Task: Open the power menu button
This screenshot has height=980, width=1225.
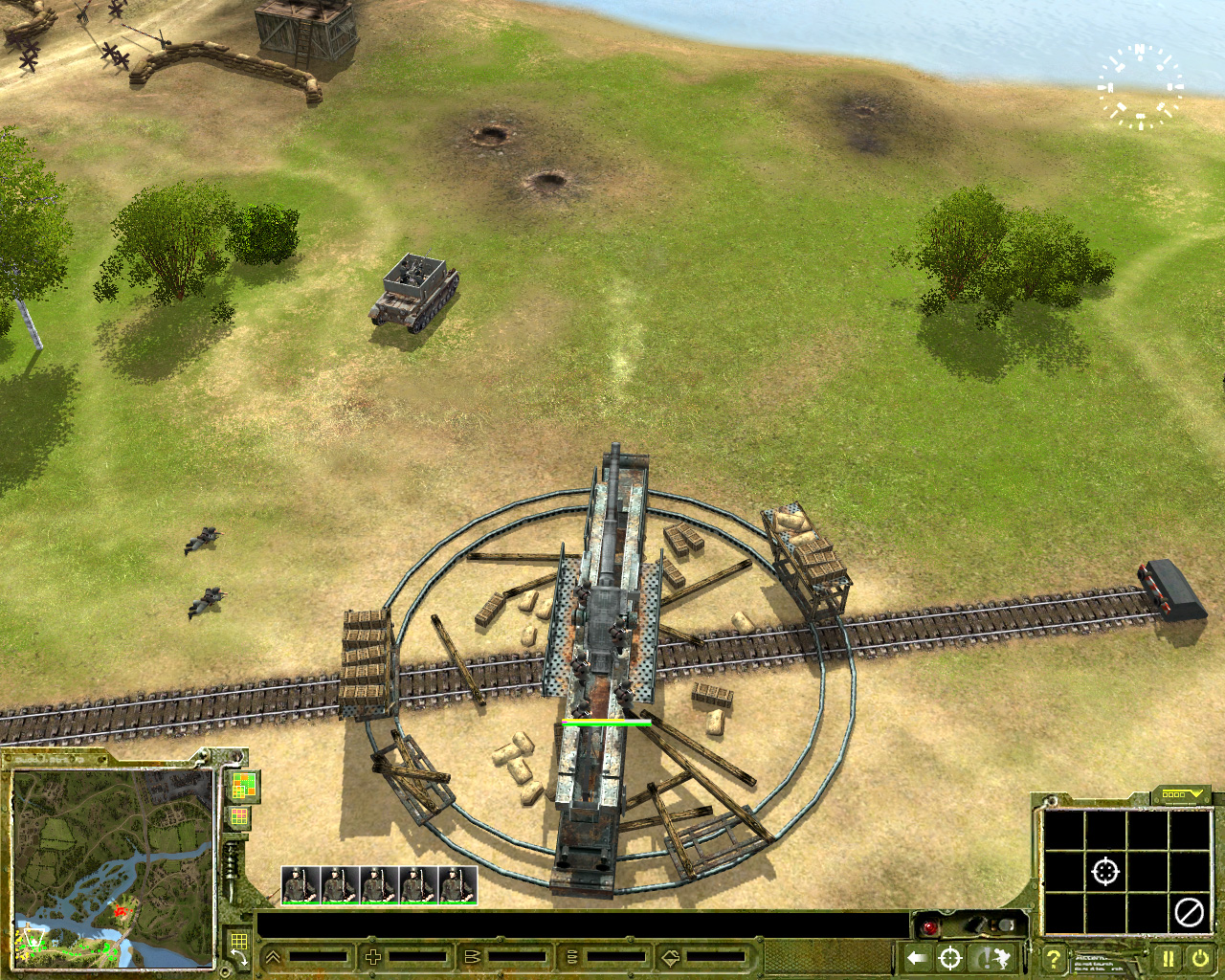Action: pos(1200,958)
